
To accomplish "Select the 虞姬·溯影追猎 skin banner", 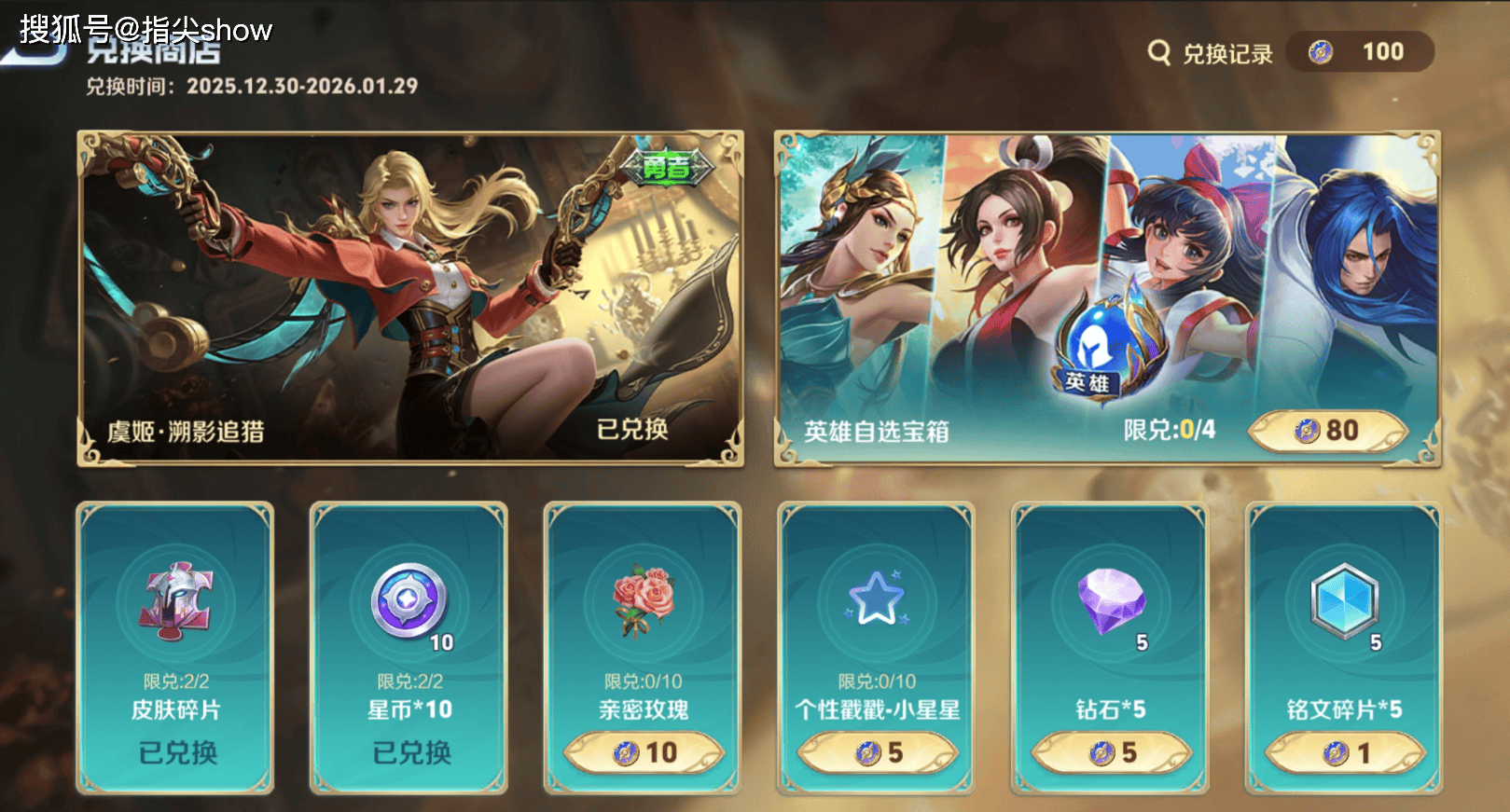I will [410, 298].
